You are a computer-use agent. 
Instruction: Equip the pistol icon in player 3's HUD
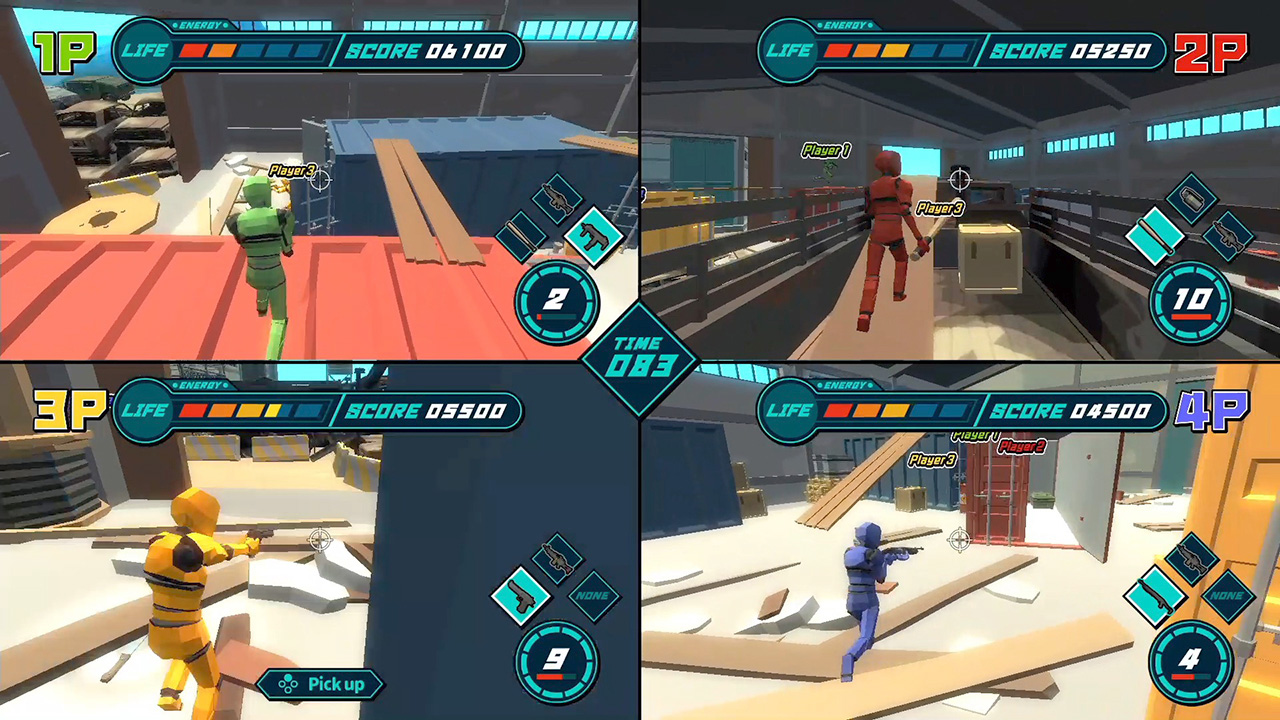[x=520, y=598]
